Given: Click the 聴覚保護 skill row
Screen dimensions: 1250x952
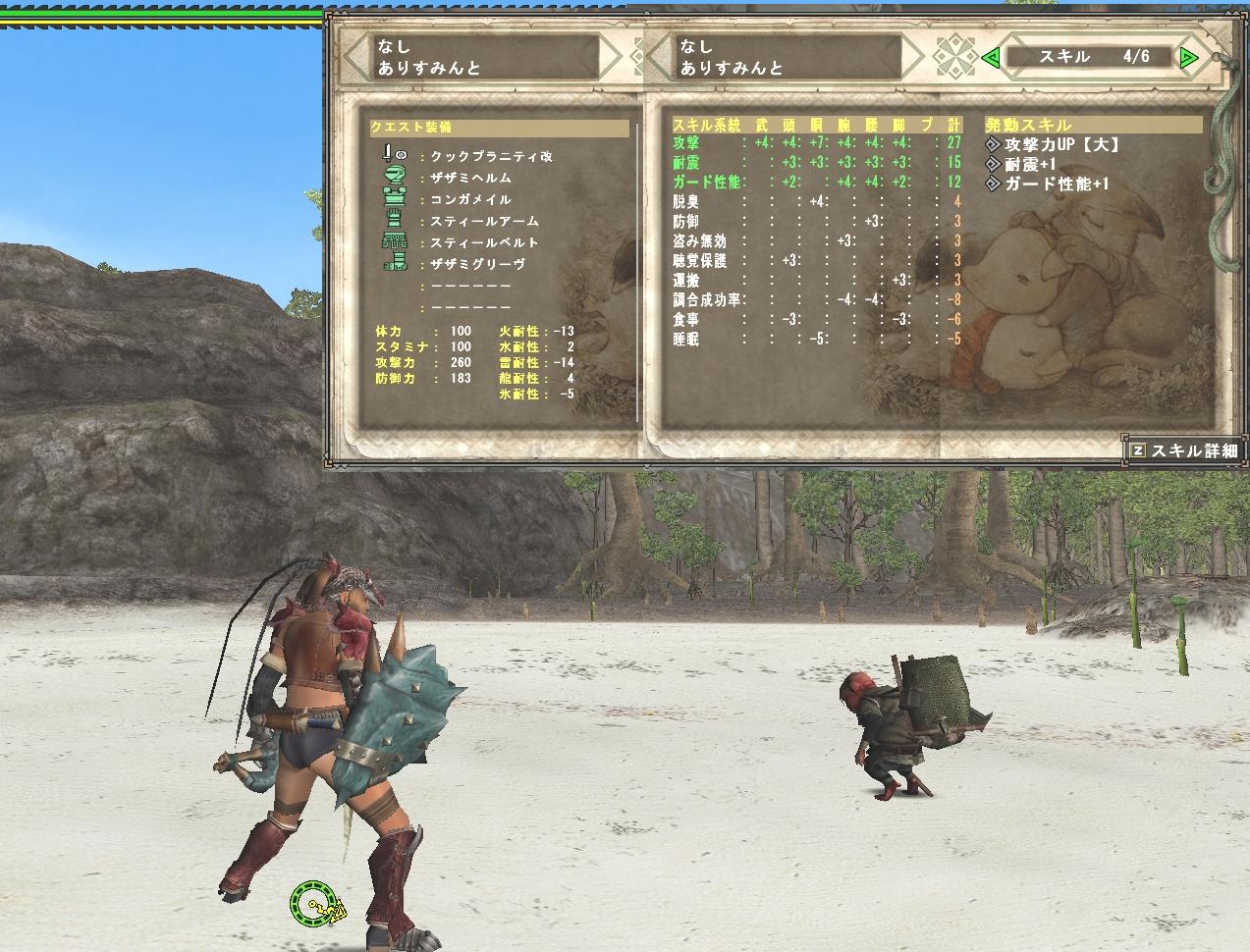Looking at the screenshot, I should click(700, 260).
